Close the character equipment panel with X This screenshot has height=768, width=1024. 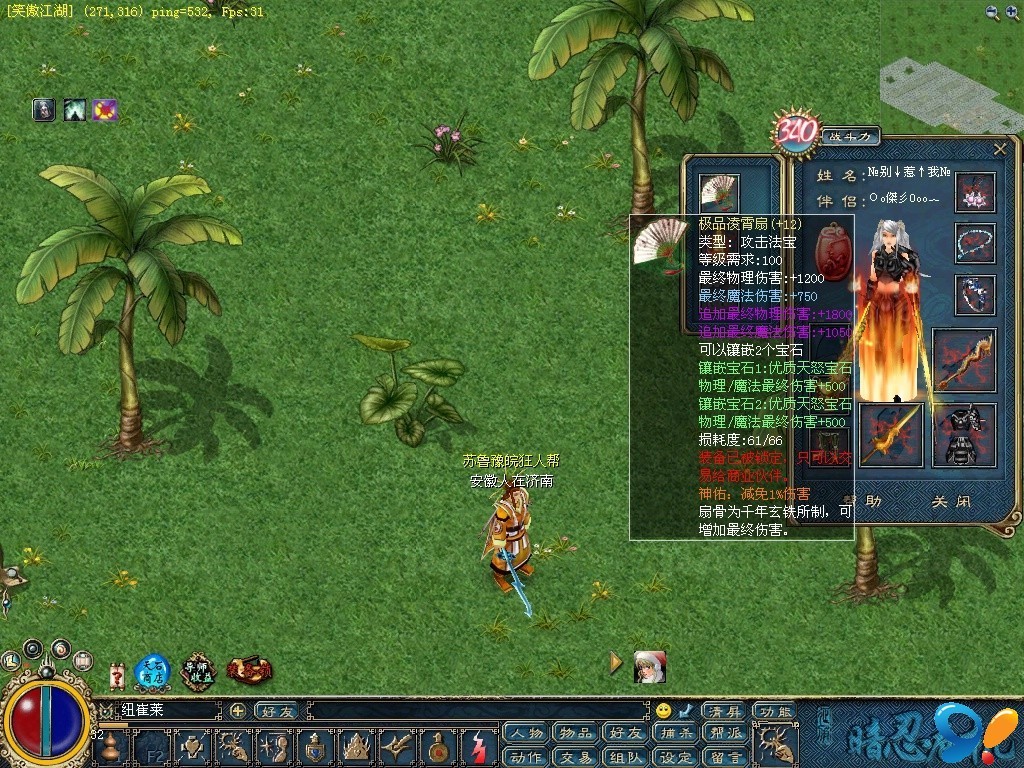(999, 149)
